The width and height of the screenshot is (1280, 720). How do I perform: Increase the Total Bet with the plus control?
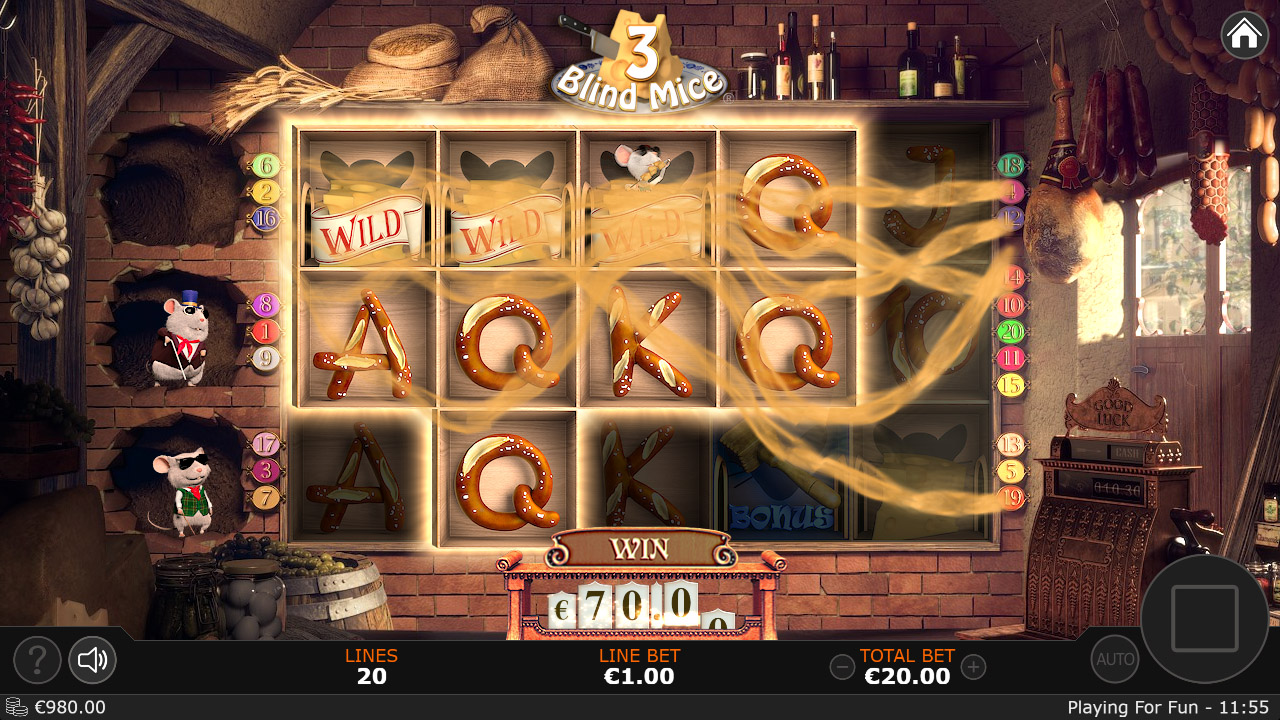[974, 666]
